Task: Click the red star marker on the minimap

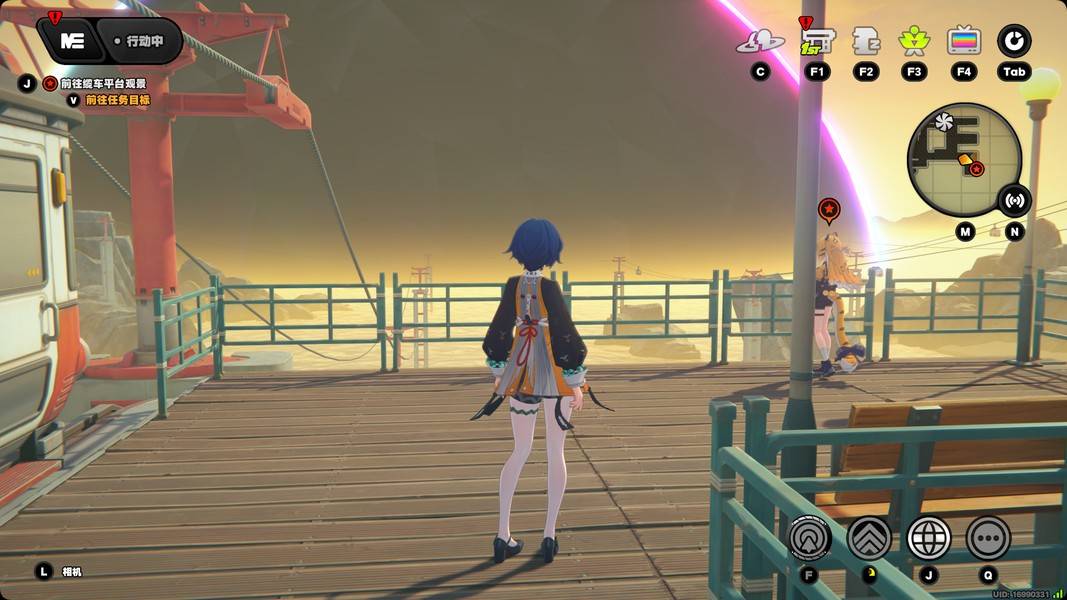Action: (x=977, y=169)
